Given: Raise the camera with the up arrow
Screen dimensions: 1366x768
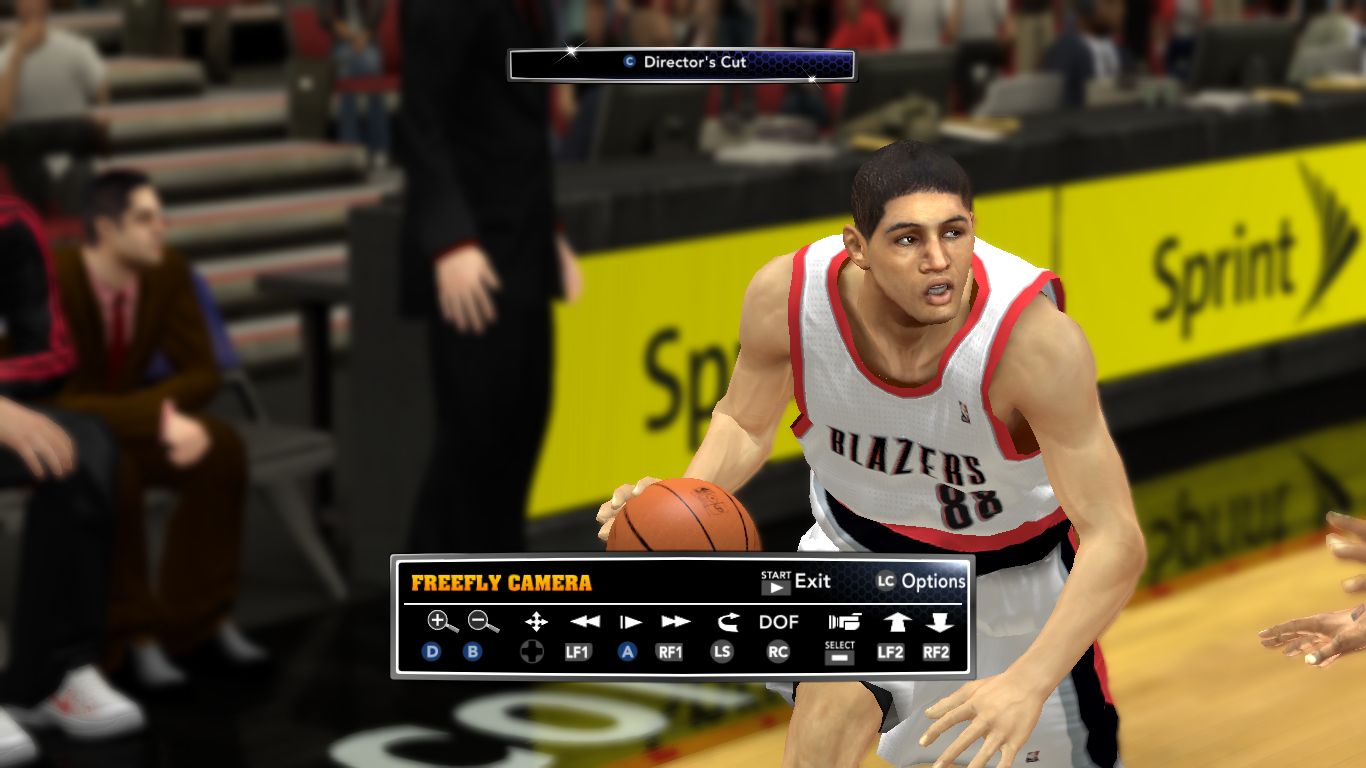Looking at the screenshot, I should (x=895, y=622).
